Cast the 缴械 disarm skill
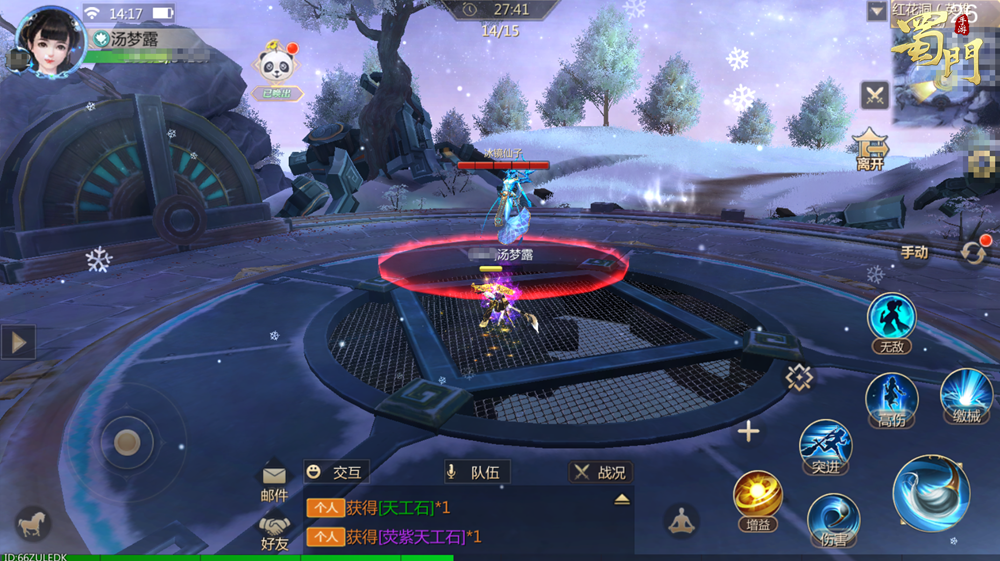 click(x=966, y=394)
